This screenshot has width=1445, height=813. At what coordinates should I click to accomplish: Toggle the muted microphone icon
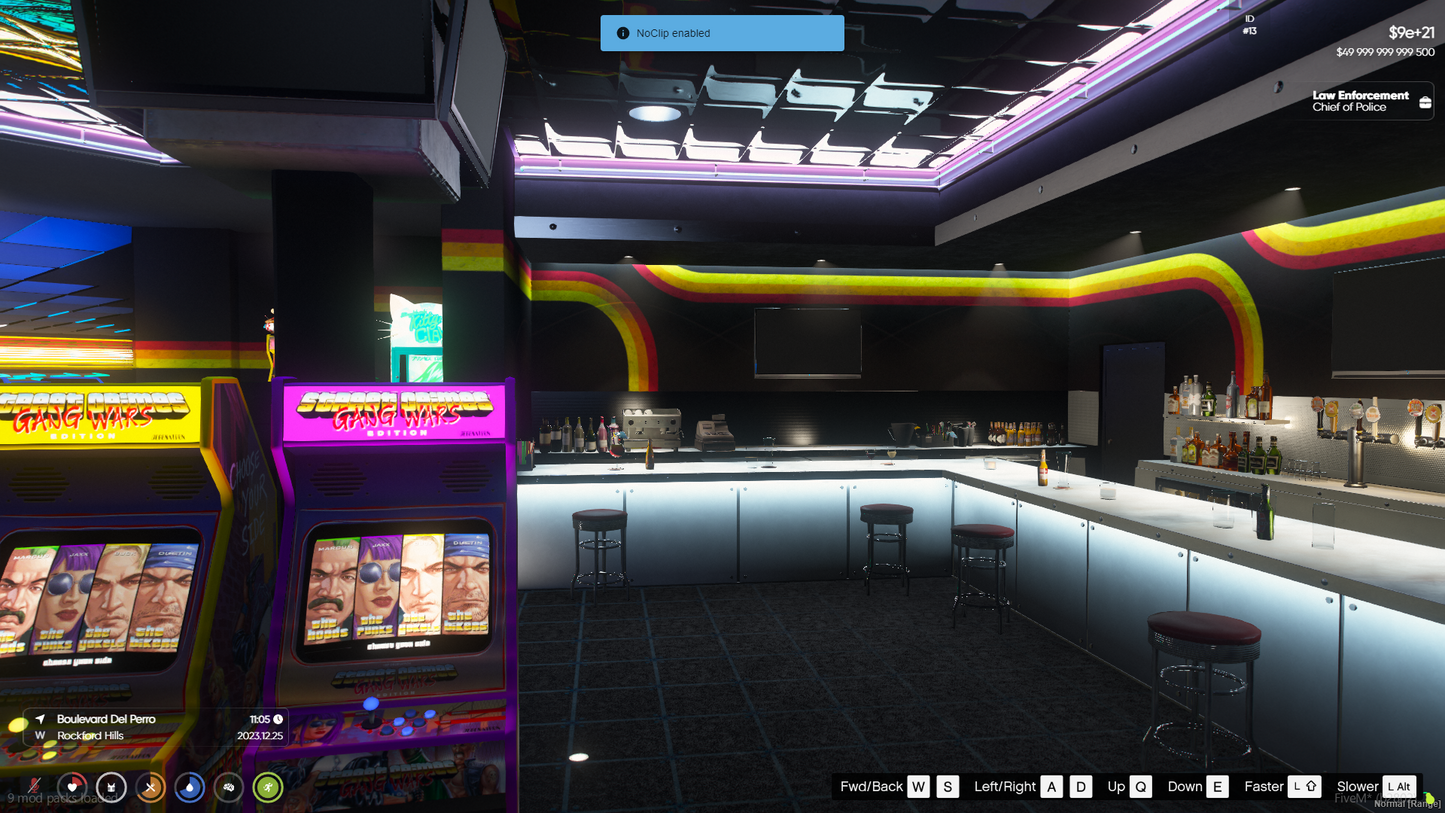(34, 787)
